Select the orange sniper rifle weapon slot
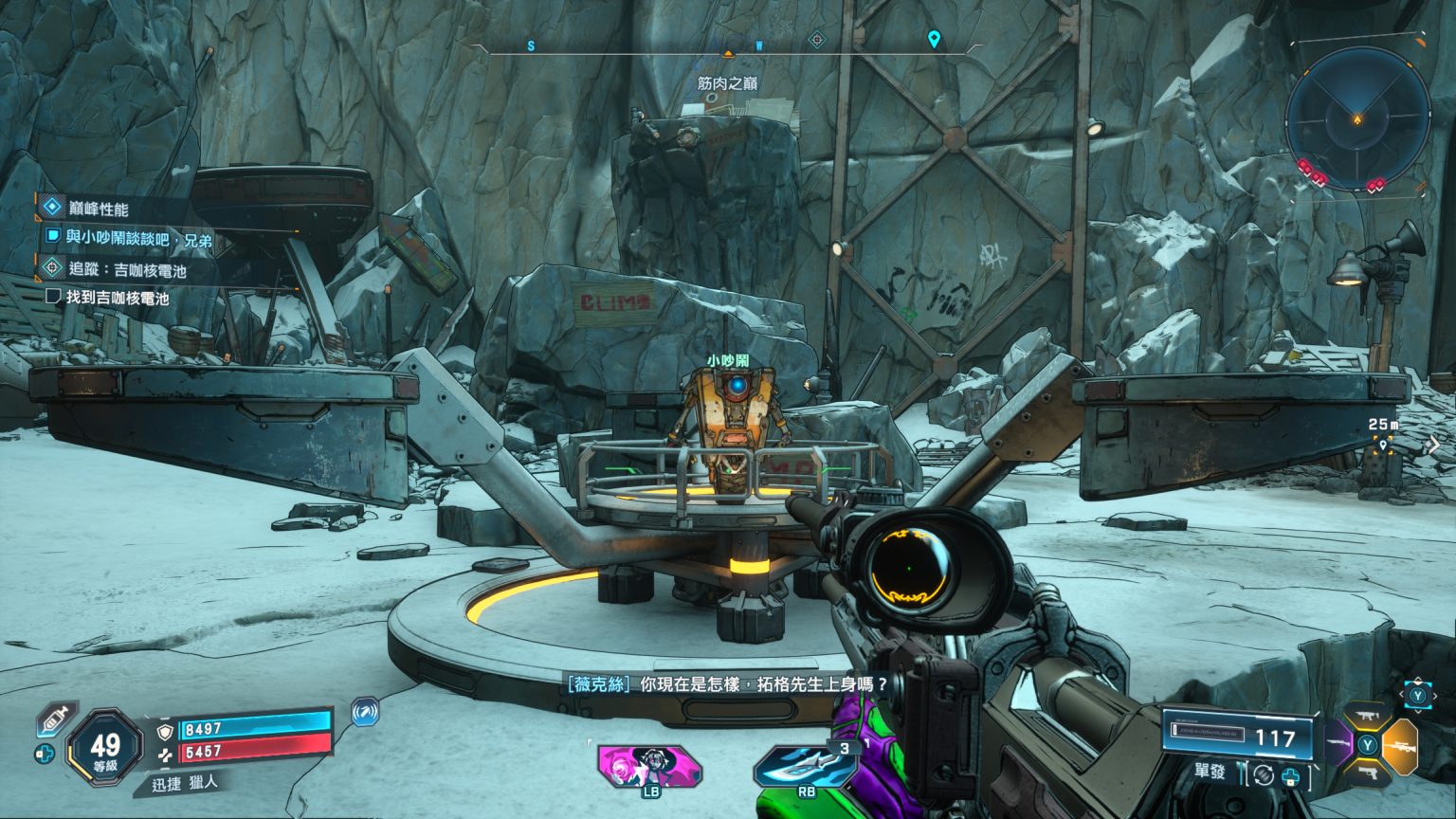The height and width of the screenshot is (819, 1456). 1399,745
